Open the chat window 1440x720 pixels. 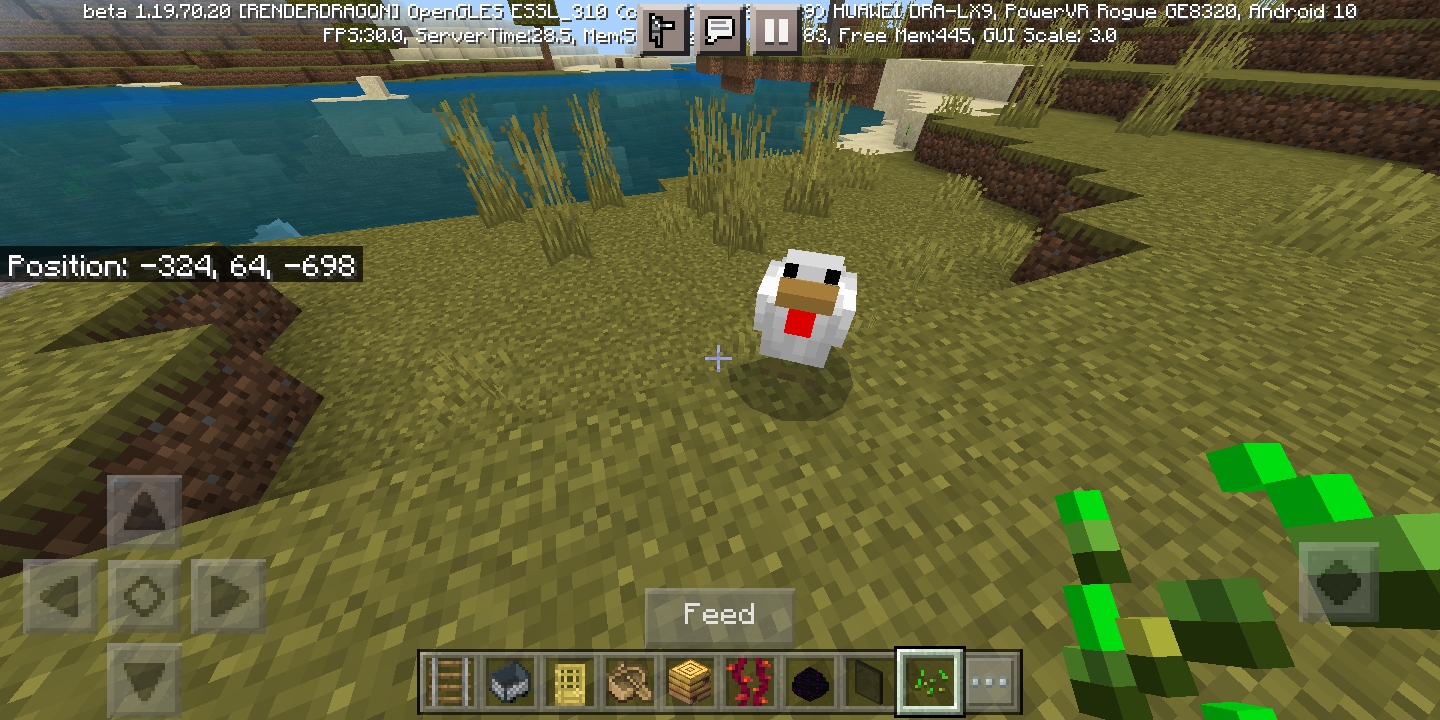pyautogui.click(x=719, y=31)
